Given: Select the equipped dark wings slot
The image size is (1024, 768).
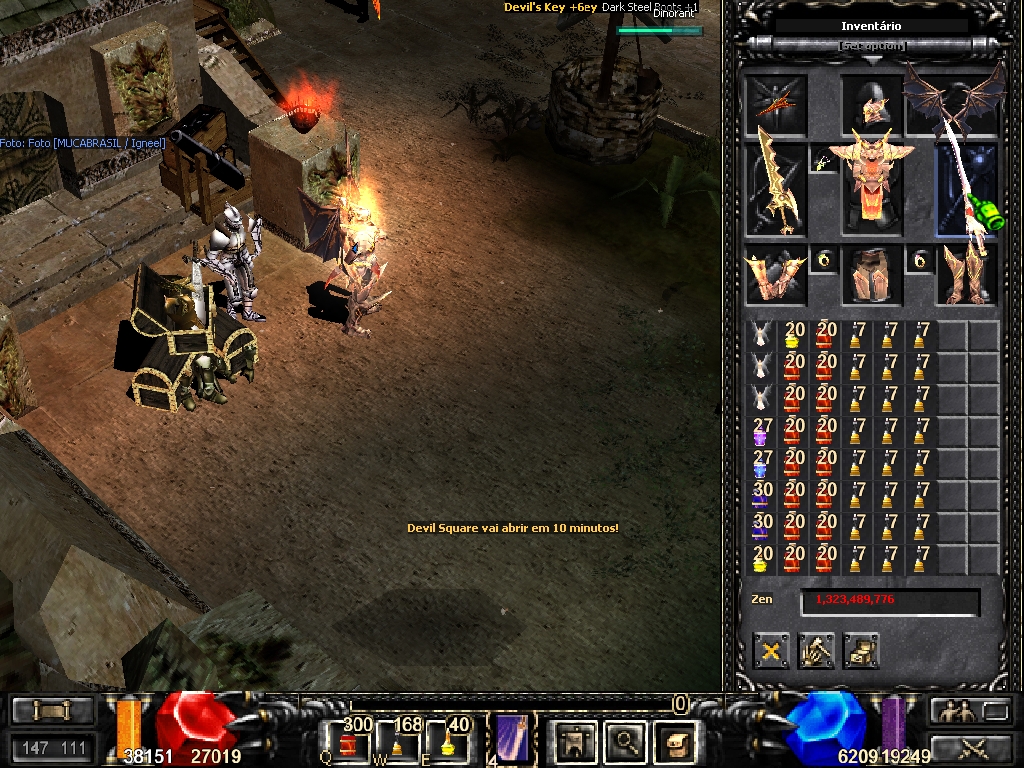Looking at the screenshot, I should click(953, 100).
